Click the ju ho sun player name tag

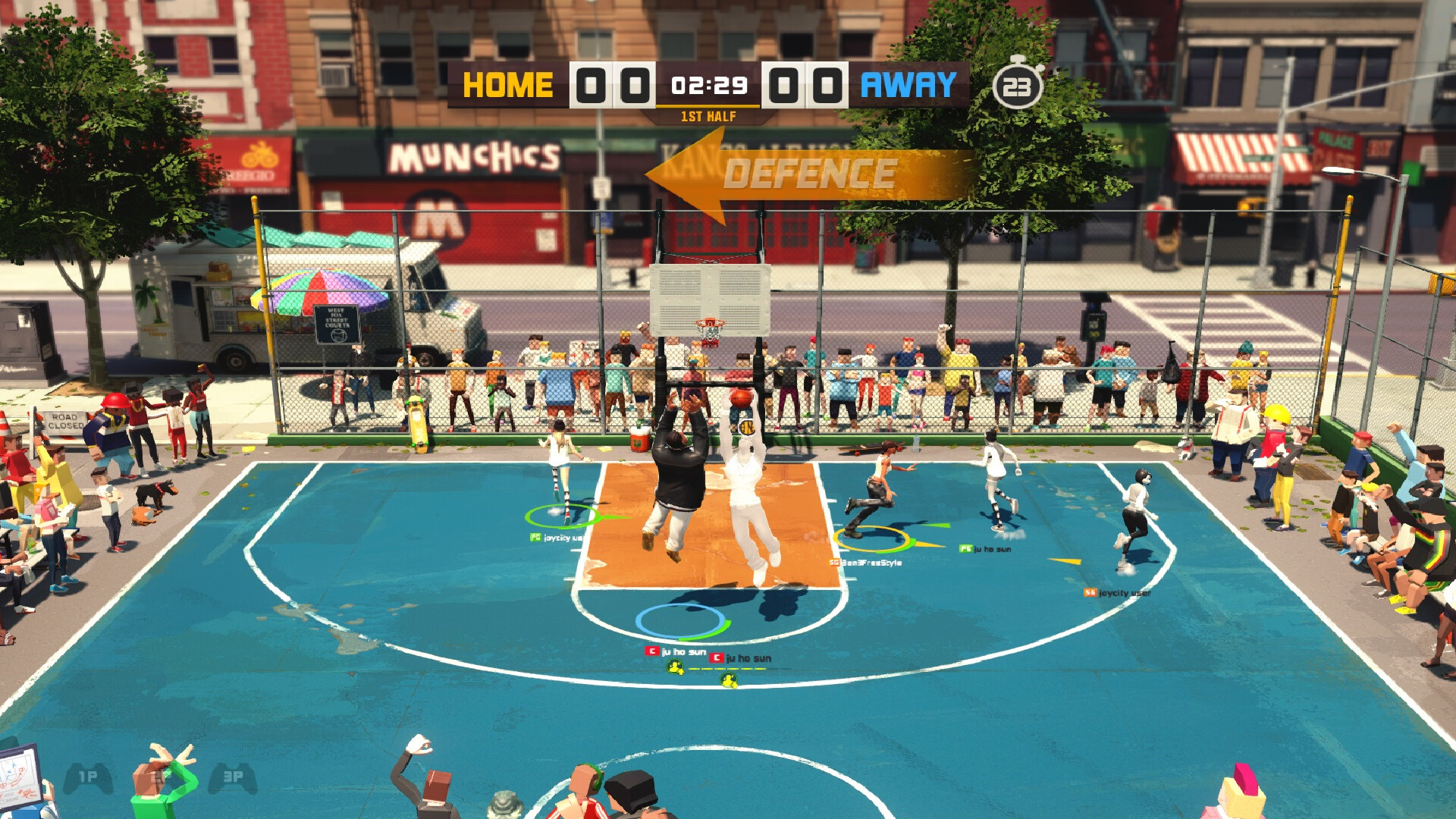pyautogui.click(x=682, y=651)
